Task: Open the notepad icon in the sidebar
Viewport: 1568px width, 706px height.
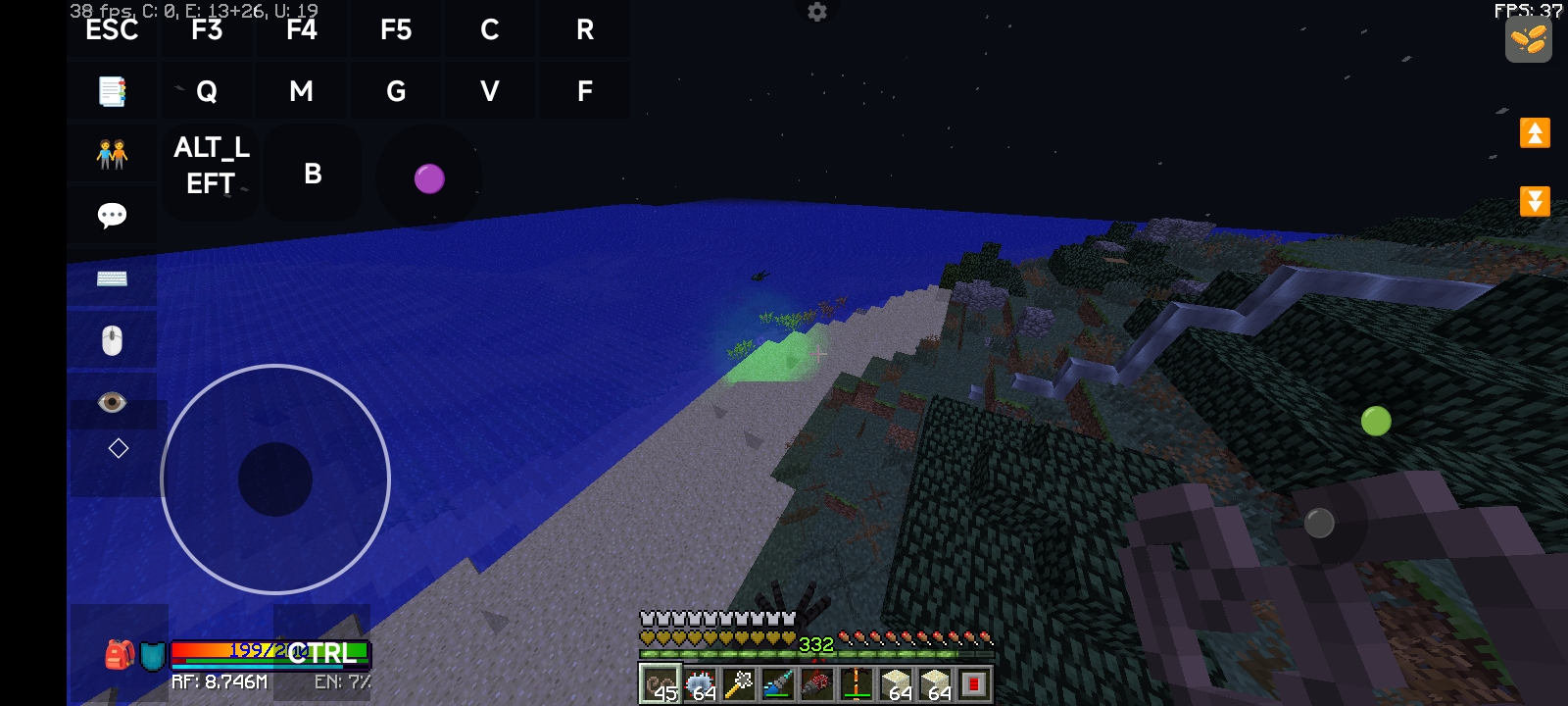Action: tap(112, 92)
